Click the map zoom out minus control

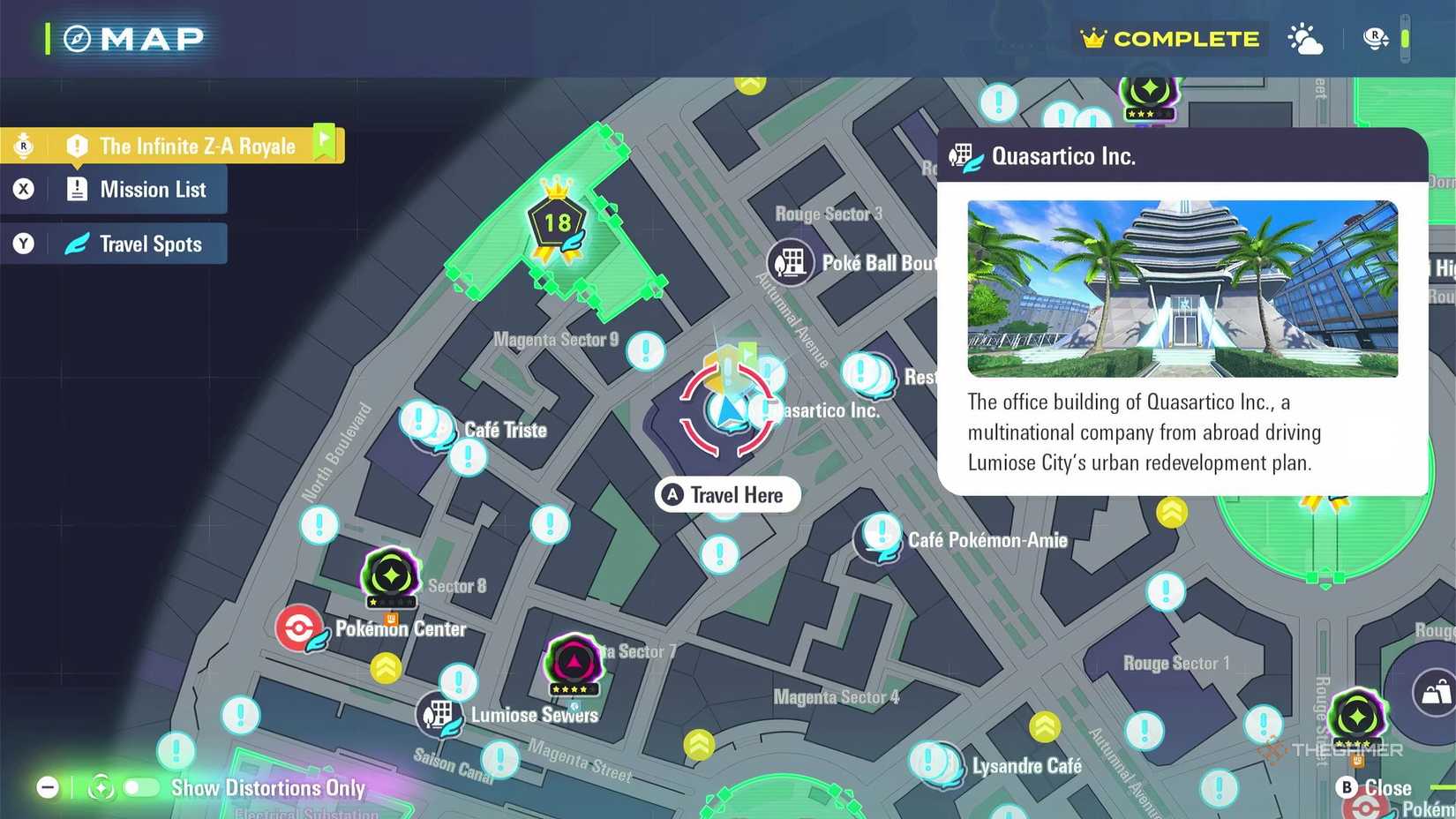point(46,786)
